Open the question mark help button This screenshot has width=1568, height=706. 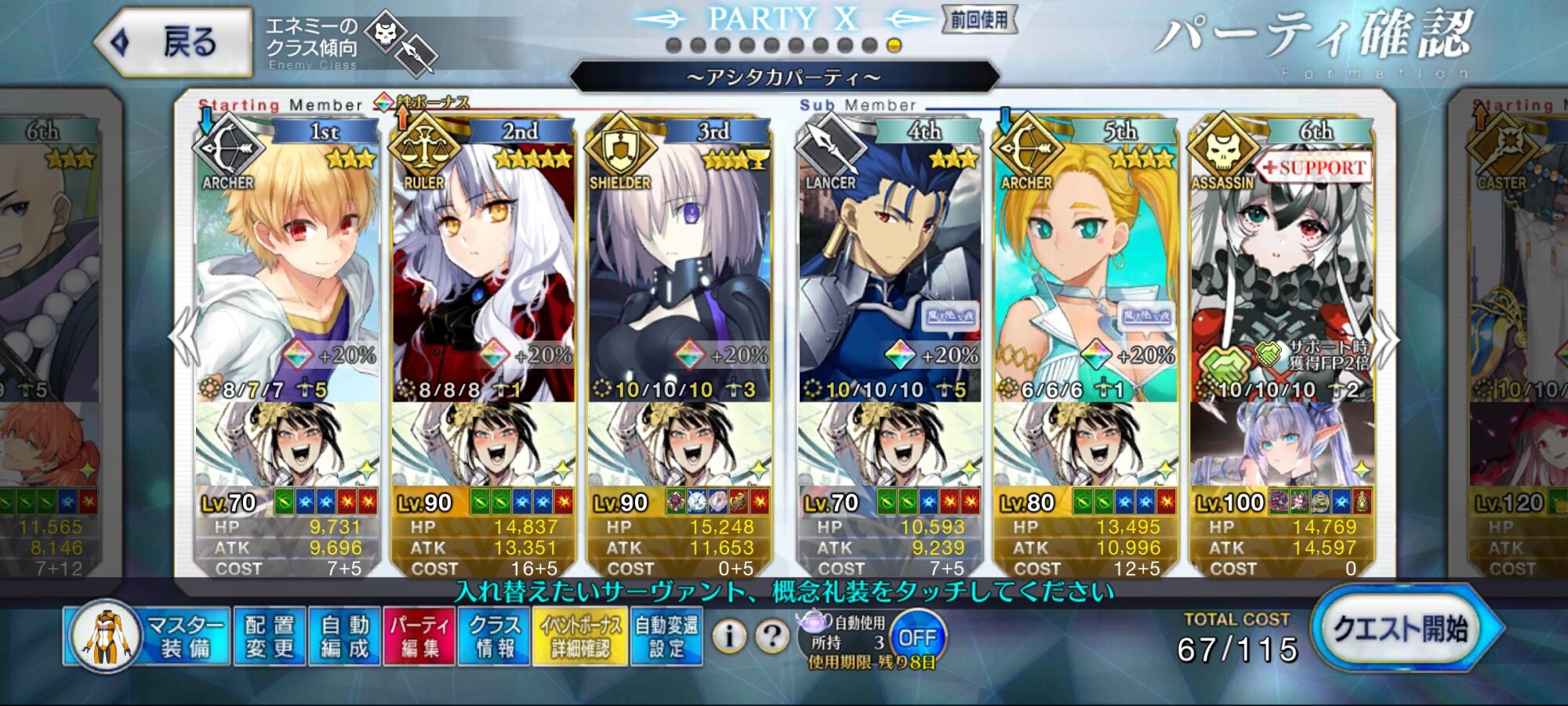point(772,637)
